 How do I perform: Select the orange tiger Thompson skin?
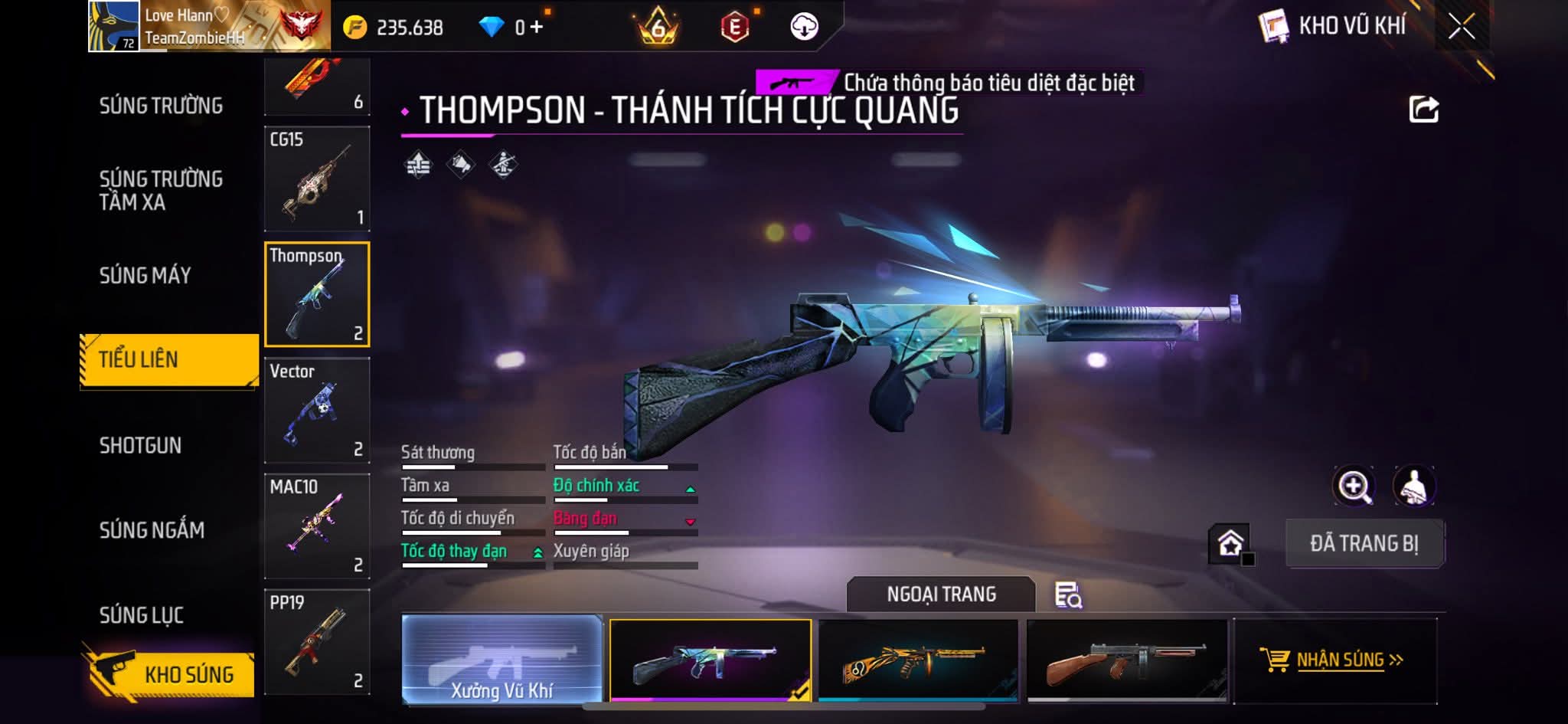tap(918, 660)
